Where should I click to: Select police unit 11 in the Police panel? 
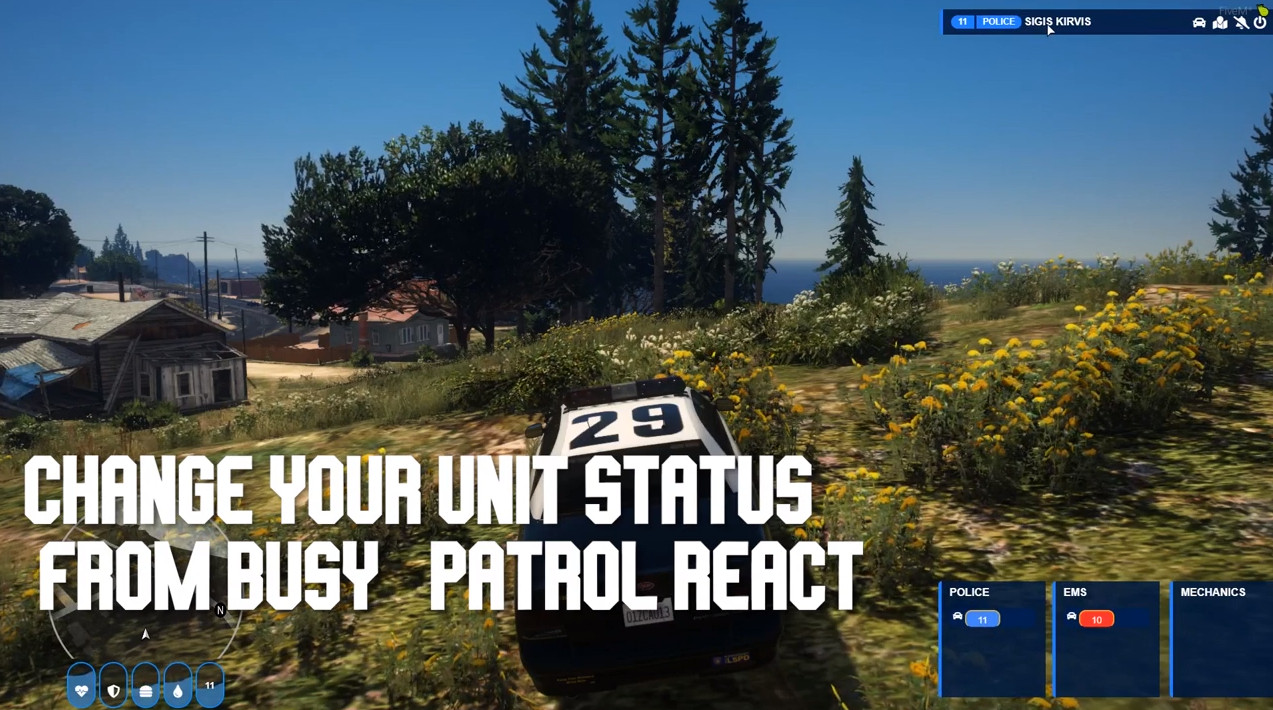click(982, 619)
